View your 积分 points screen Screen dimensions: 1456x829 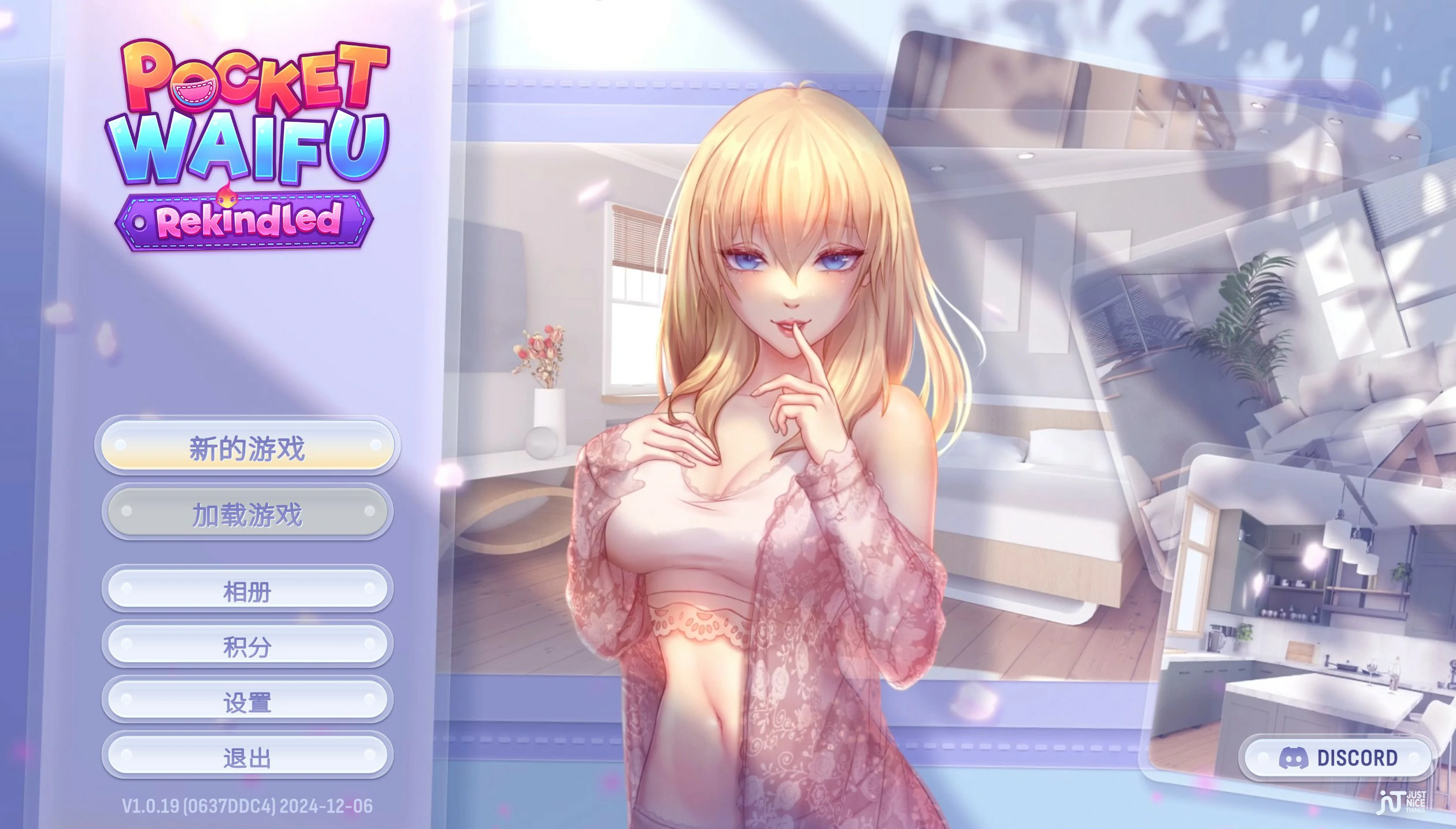coord(247,646)
